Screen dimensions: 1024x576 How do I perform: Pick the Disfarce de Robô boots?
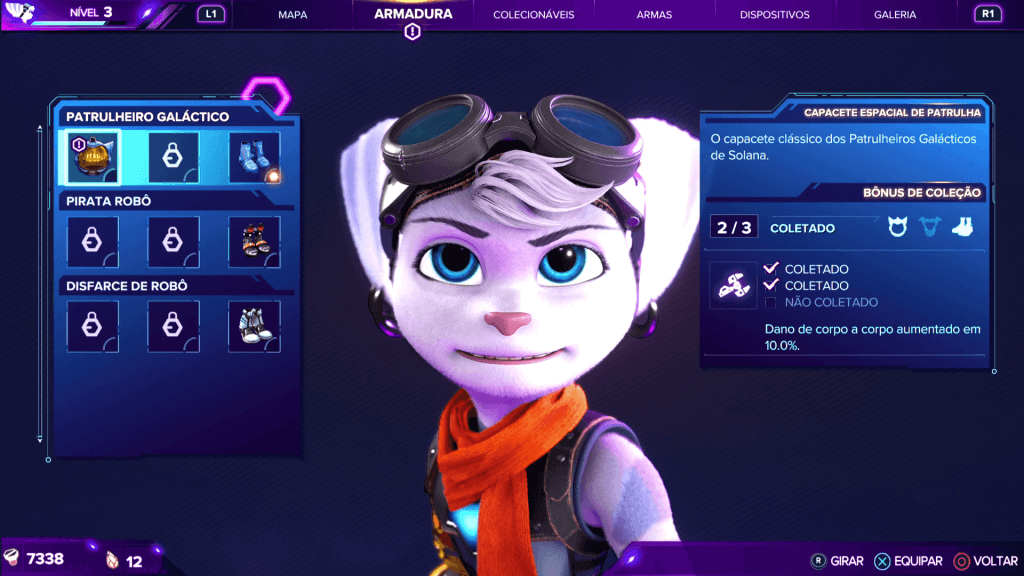coord(254,327)
